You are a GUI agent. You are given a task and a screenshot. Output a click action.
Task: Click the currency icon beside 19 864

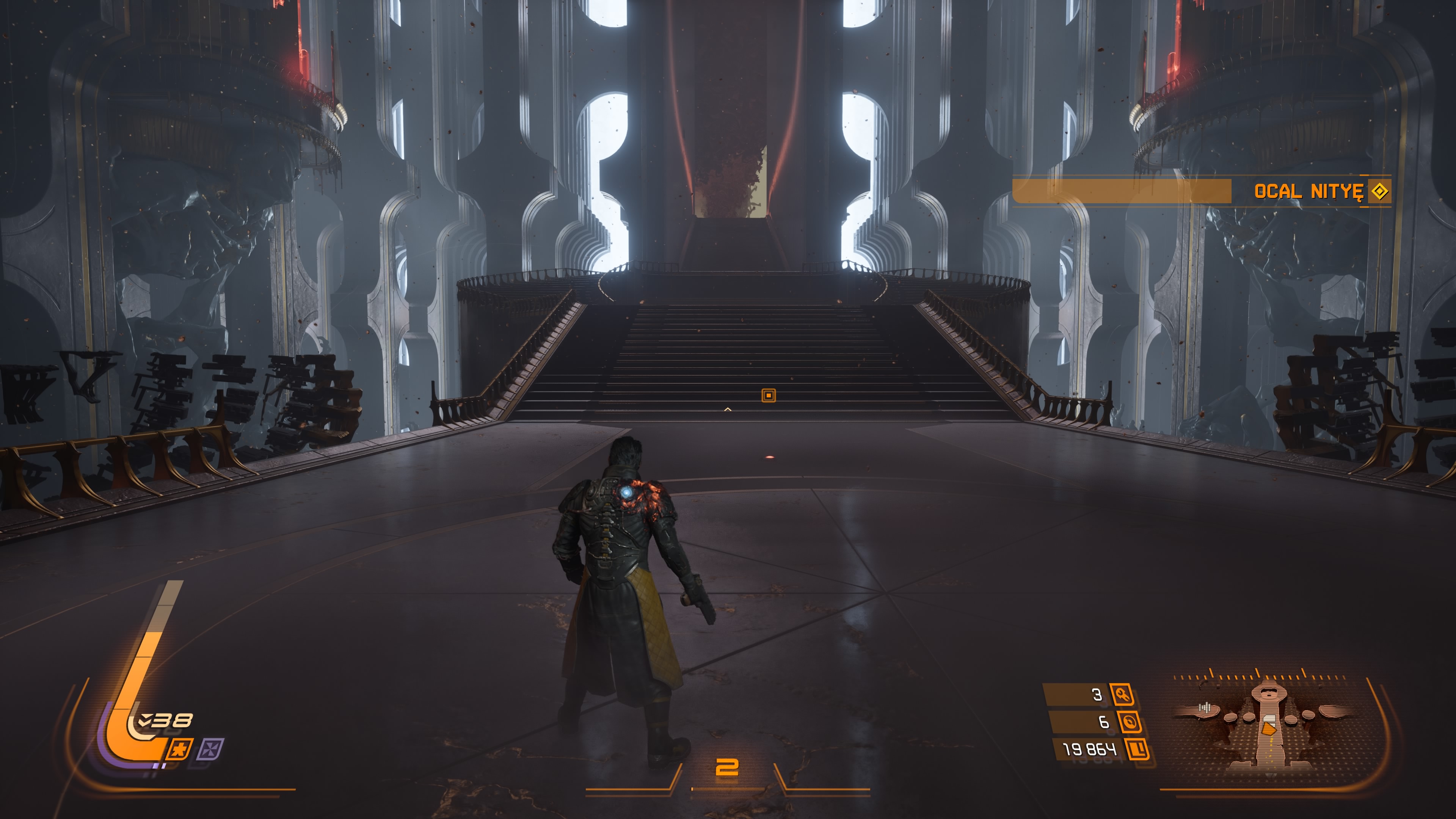coord(1138,750)
